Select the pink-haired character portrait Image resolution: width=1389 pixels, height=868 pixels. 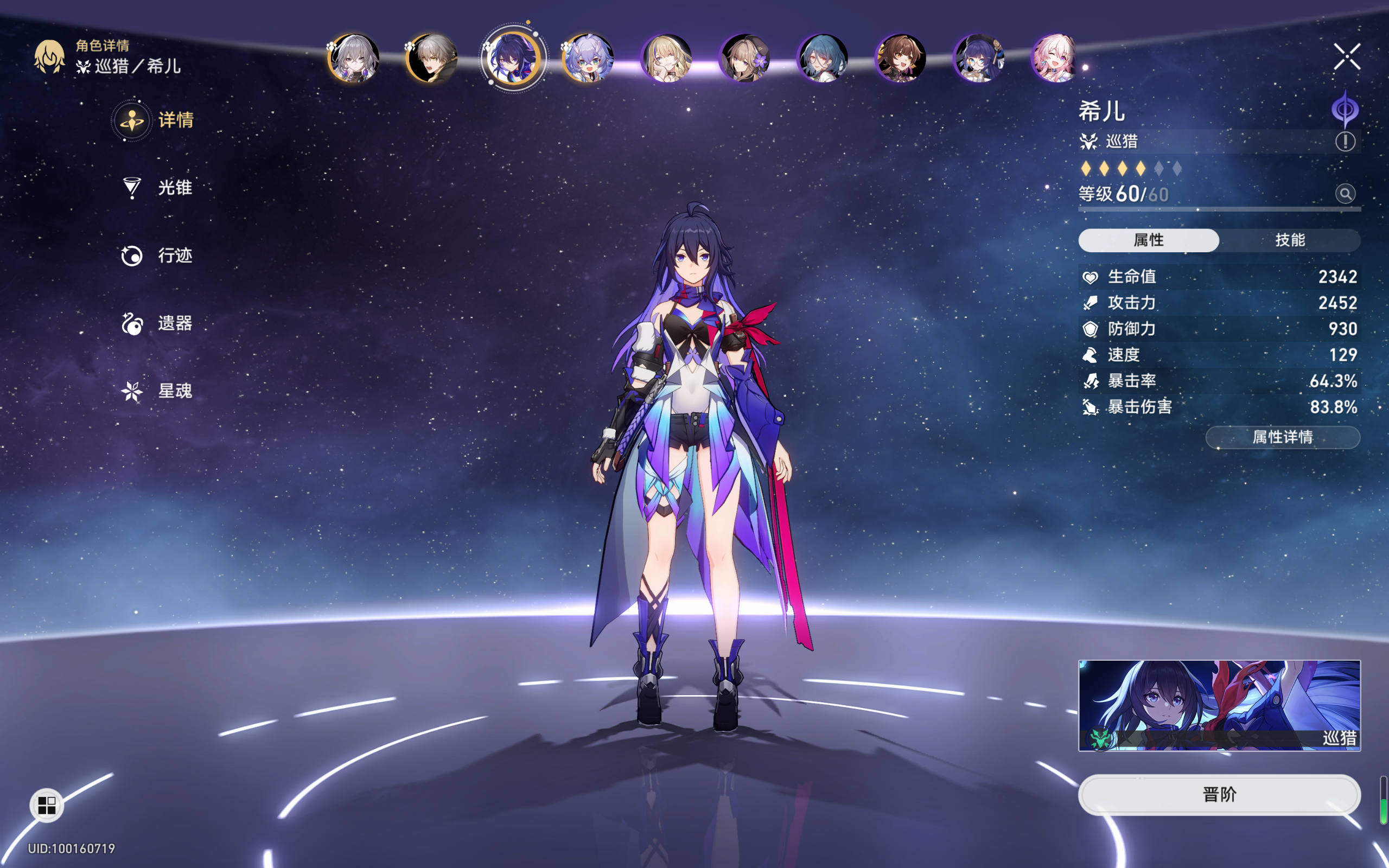(x=1055, y=58)
